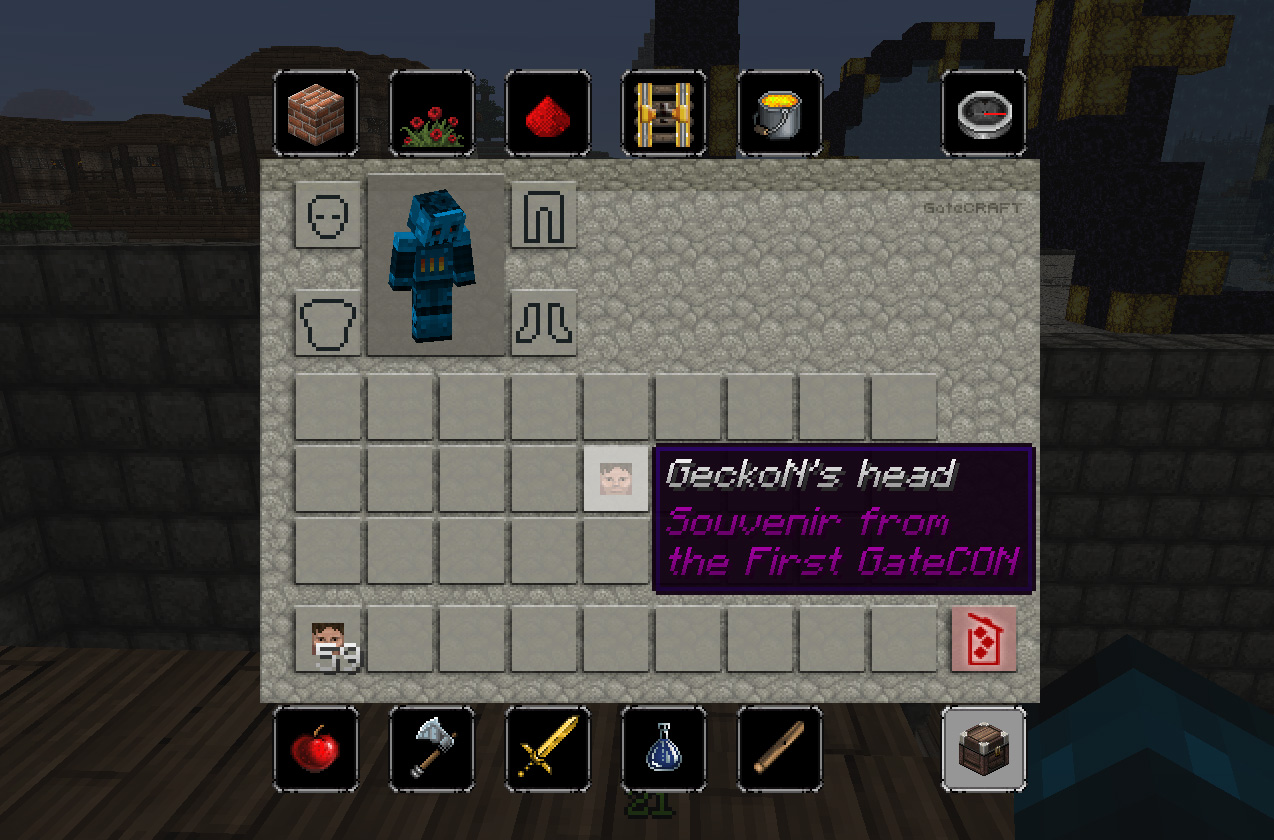Select the stack of 59 heads in hotbar
Image resolution: width=1274 pixels, height=840 pixels.
point(328,638)
